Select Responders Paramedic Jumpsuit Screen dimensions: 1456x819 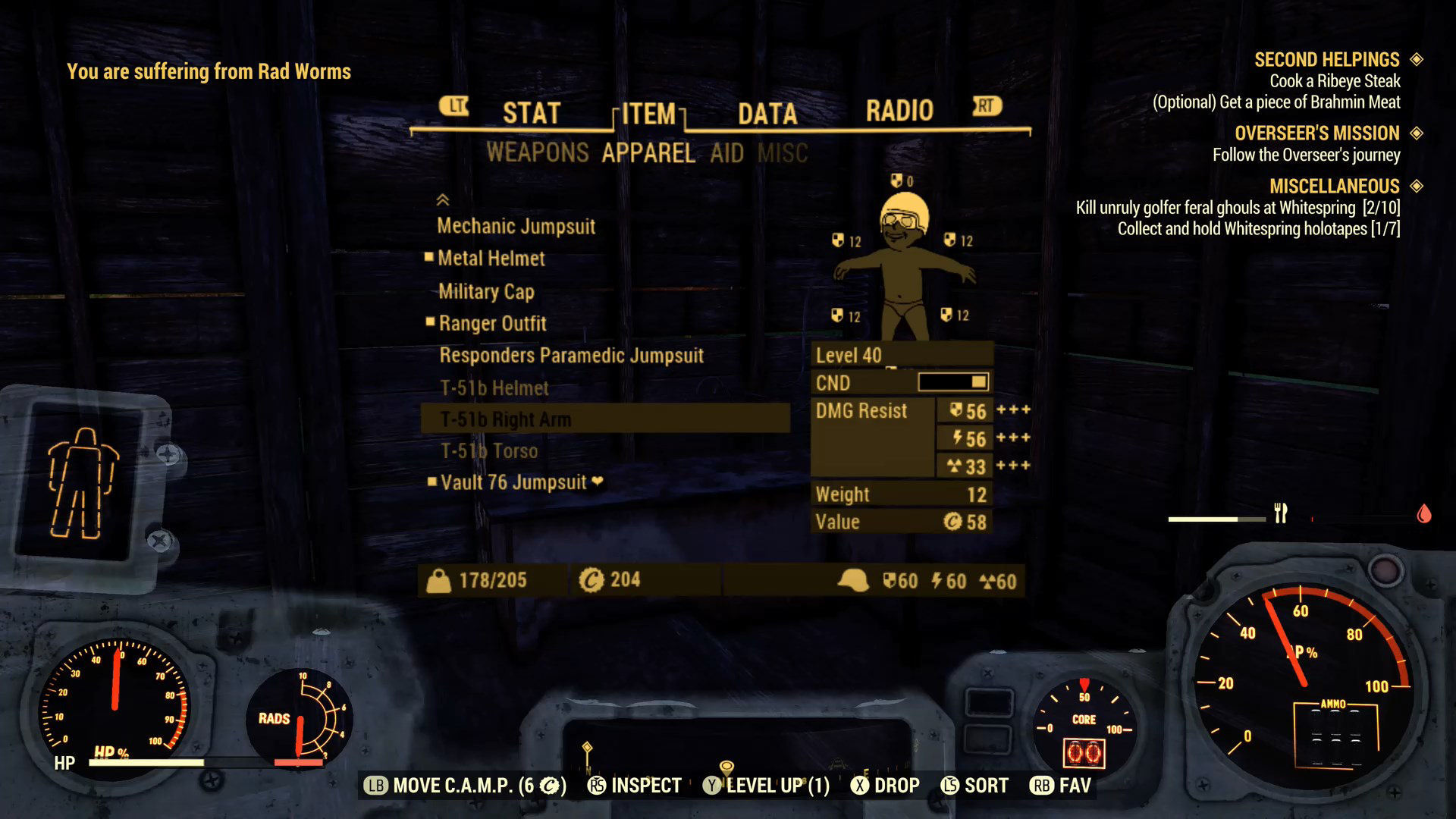coord(572,356)
